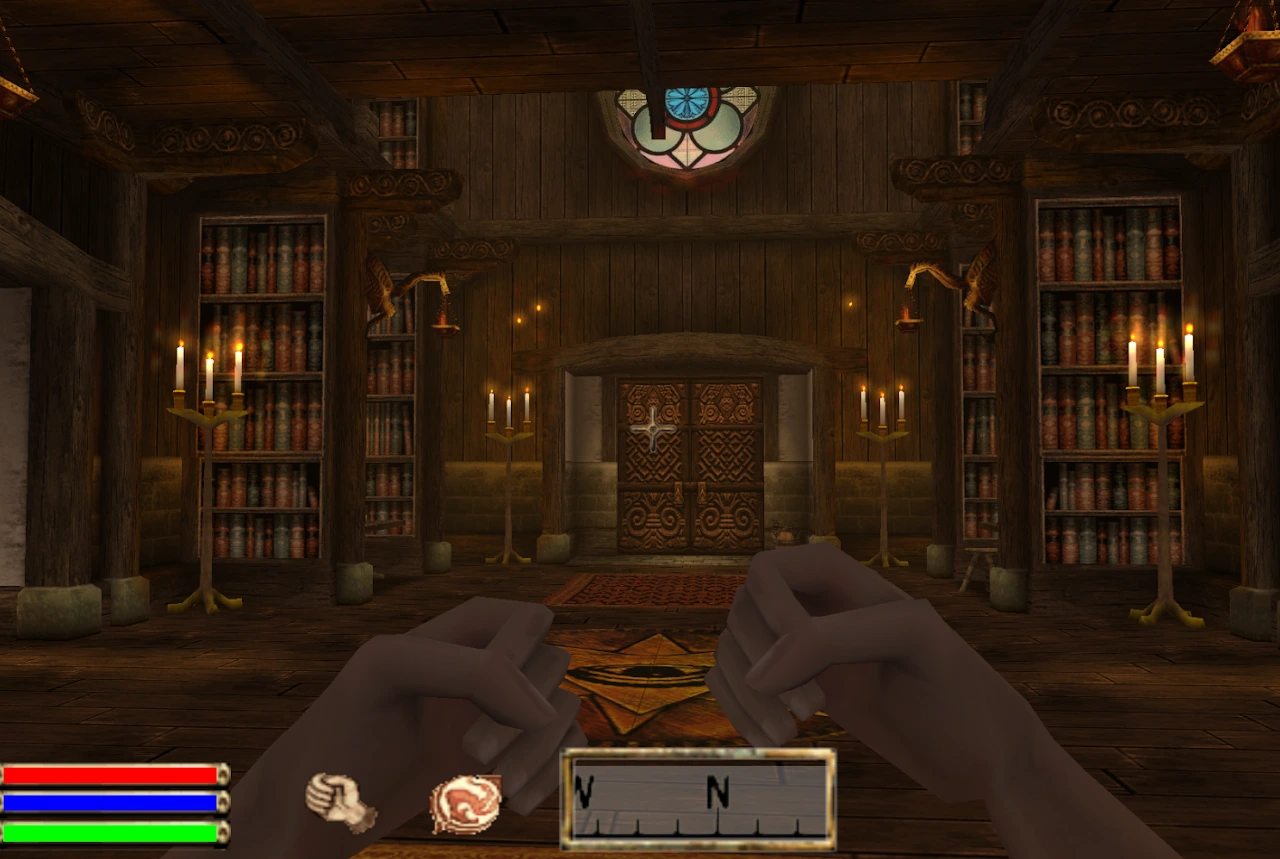Click the rounded cap of the health bar
This screenshot has height=859, width=1280.
coord(221,774)
